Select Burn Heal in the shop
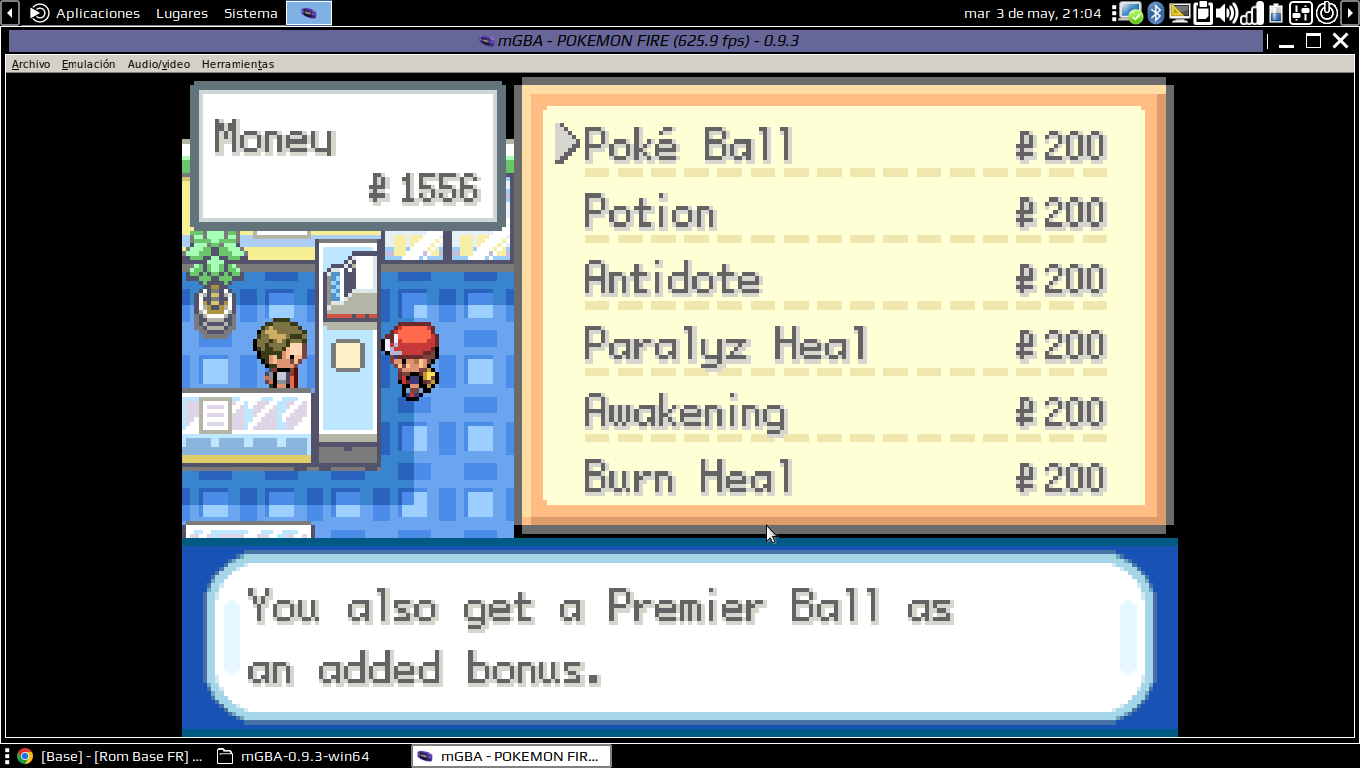This screenshot has width=1360, height=768. click(688, 478)
